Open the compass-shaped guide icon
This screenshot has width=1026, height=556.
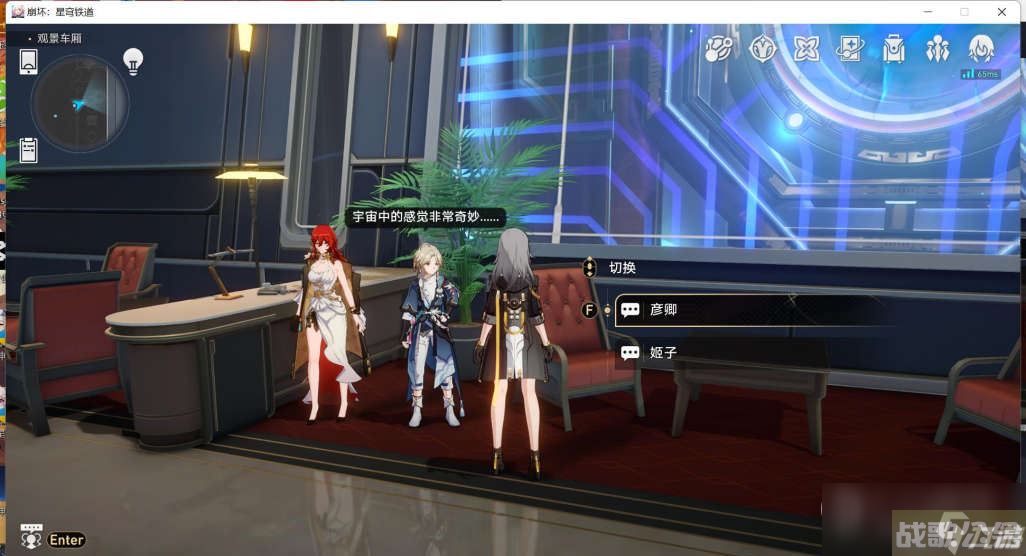pyautogui.click(x=763, y=48)
